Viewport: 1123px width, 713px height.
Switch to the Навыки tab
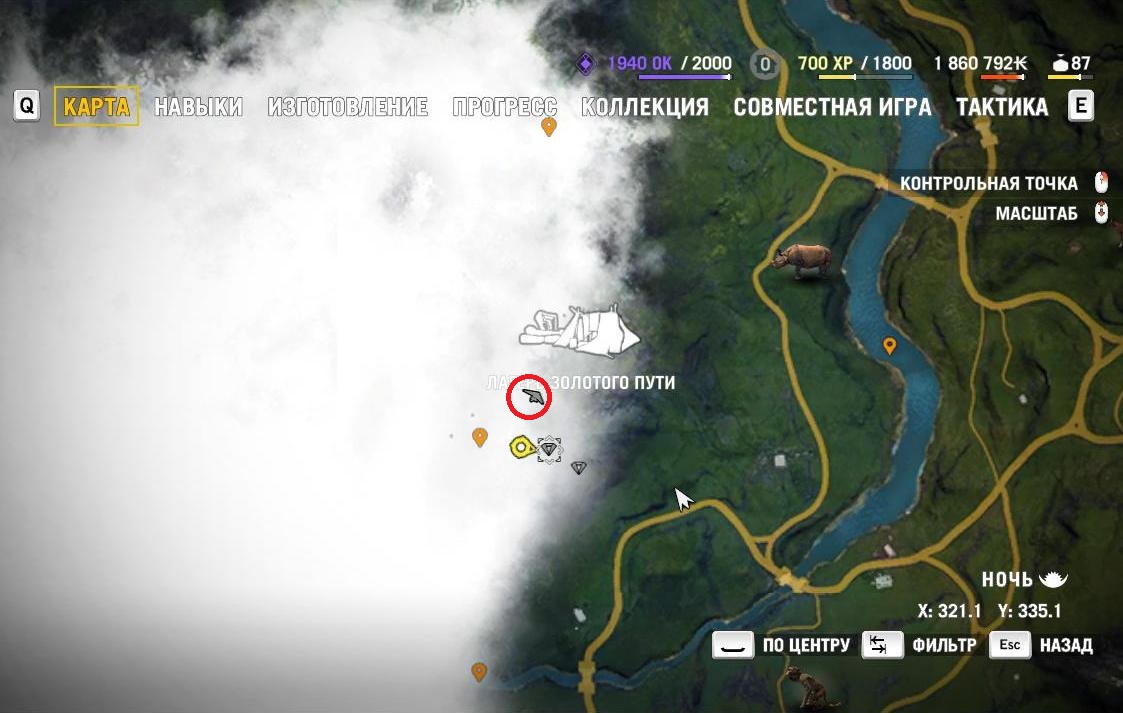tap(198, 107)
